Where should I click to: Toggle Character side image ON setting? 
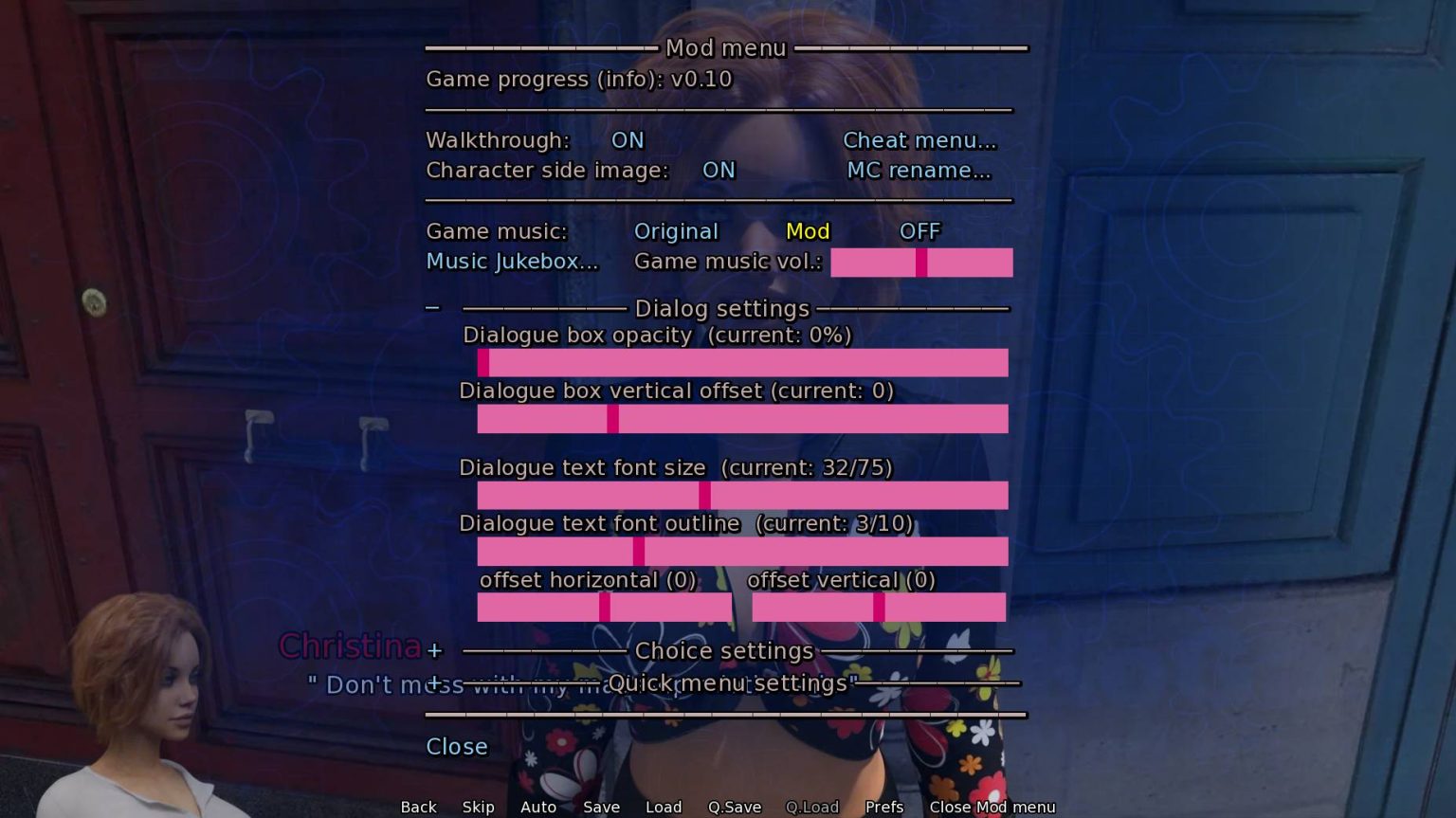point(719,171)
